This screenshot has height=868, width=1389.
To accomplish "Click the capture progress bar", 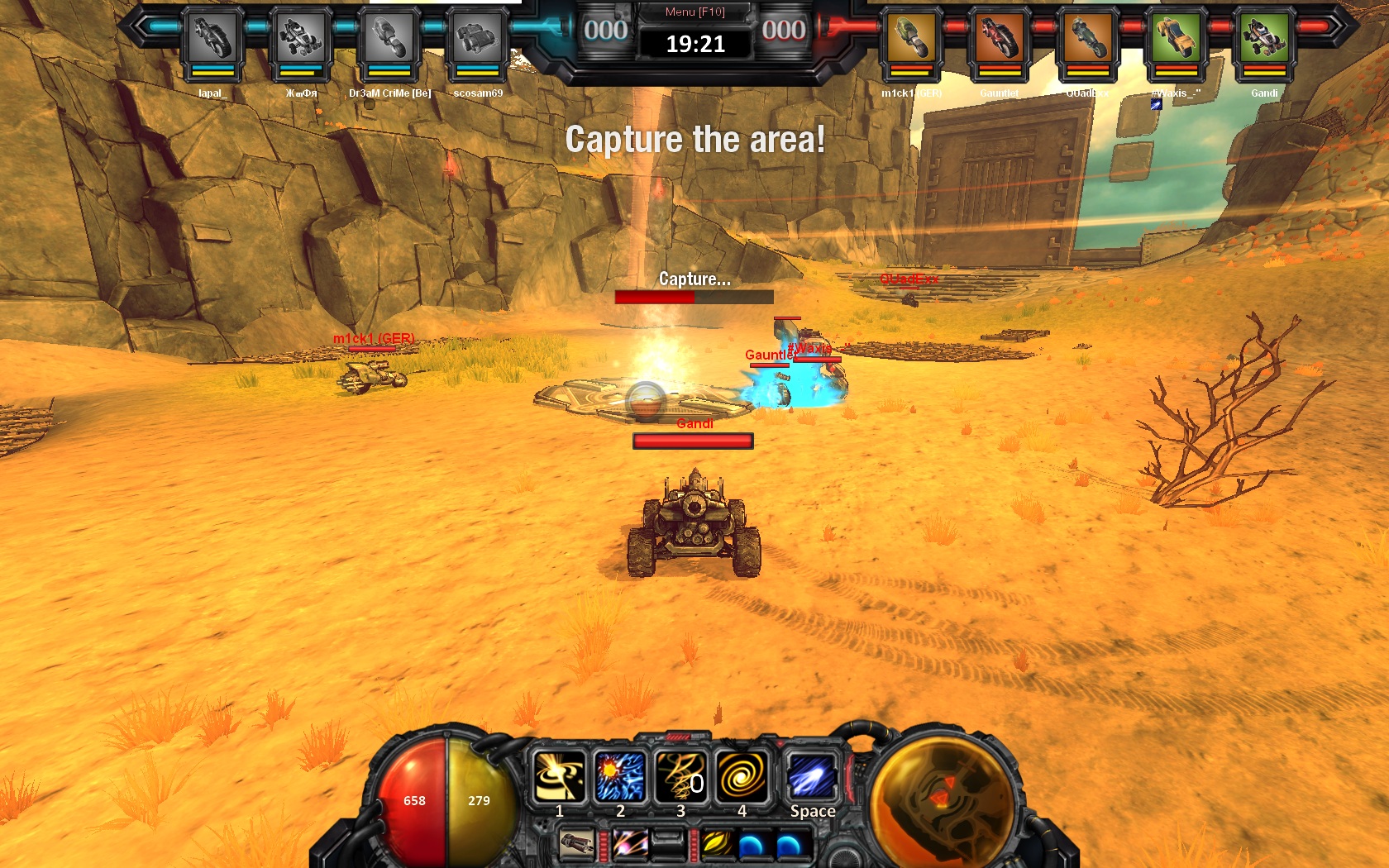I will [694, 296].
